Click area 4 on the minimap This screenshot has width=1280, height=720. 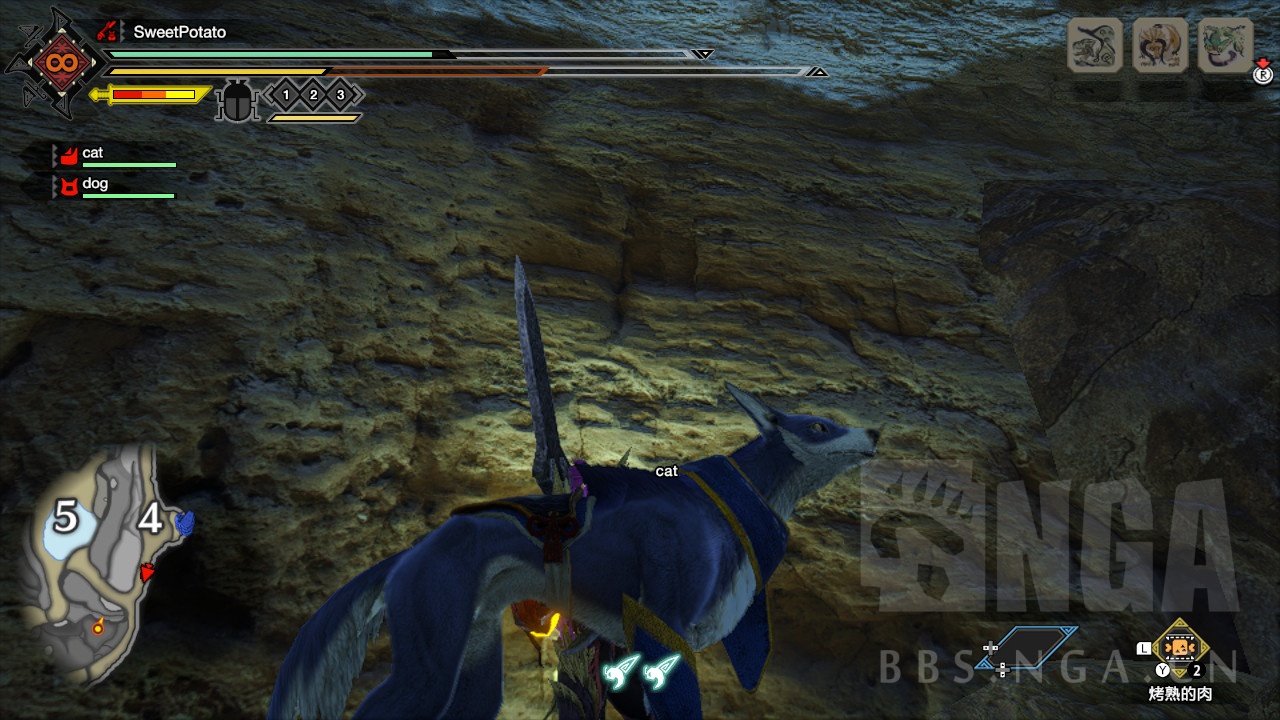click(150, 519)
